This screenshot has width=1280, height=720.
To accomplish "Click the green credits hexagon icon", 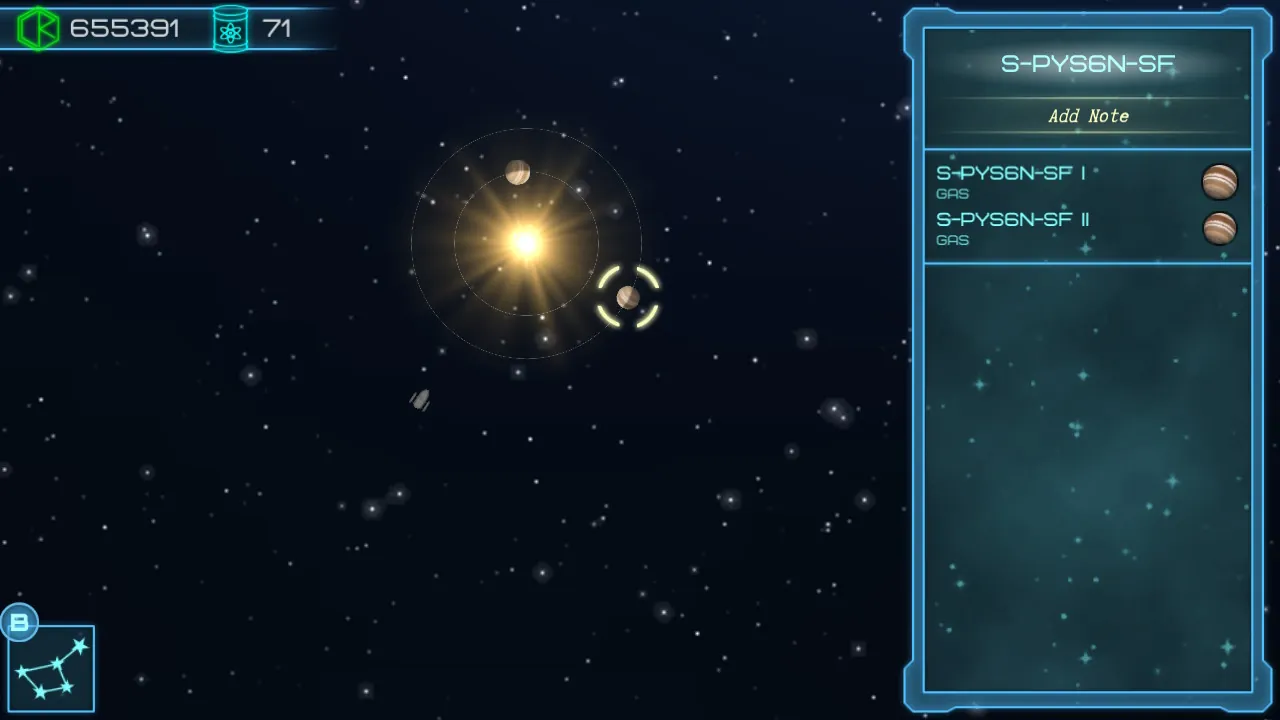I will (38, 27).
